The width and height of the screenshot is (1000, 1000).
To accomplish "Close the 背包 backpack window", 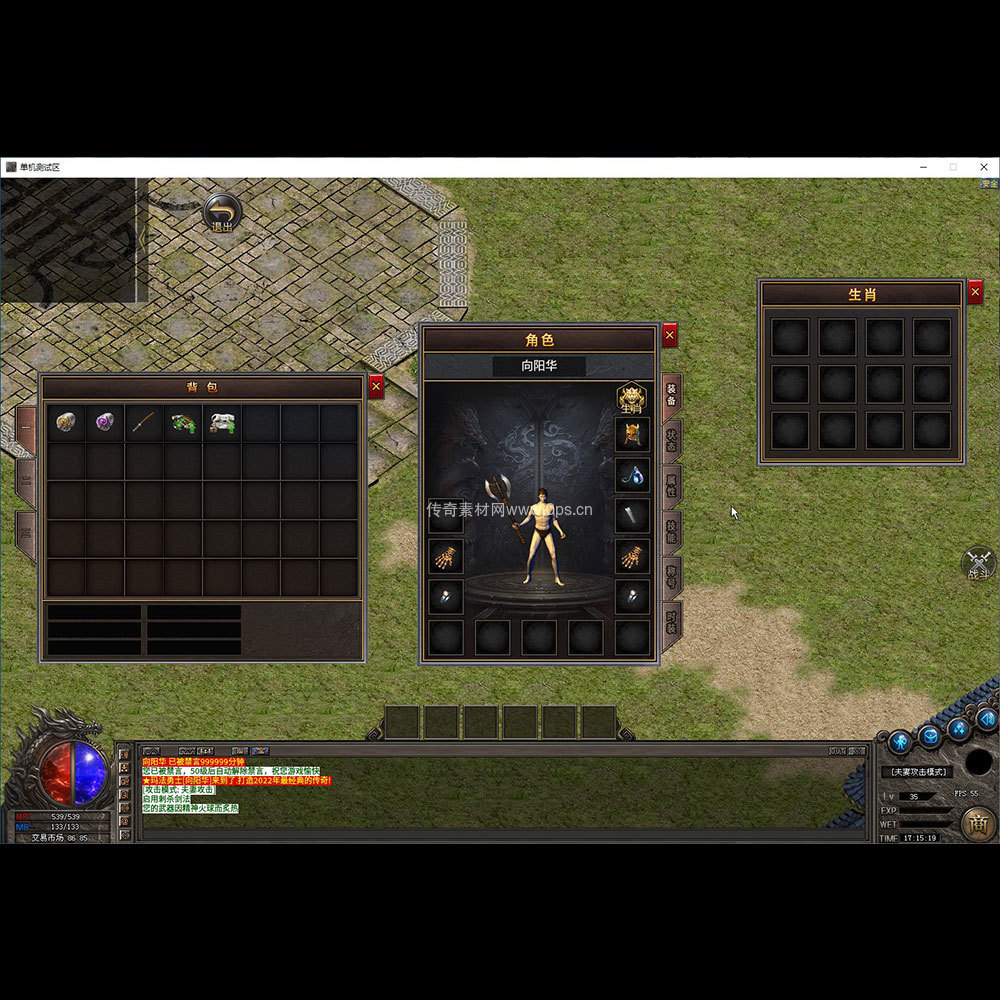I will [376, 387].
